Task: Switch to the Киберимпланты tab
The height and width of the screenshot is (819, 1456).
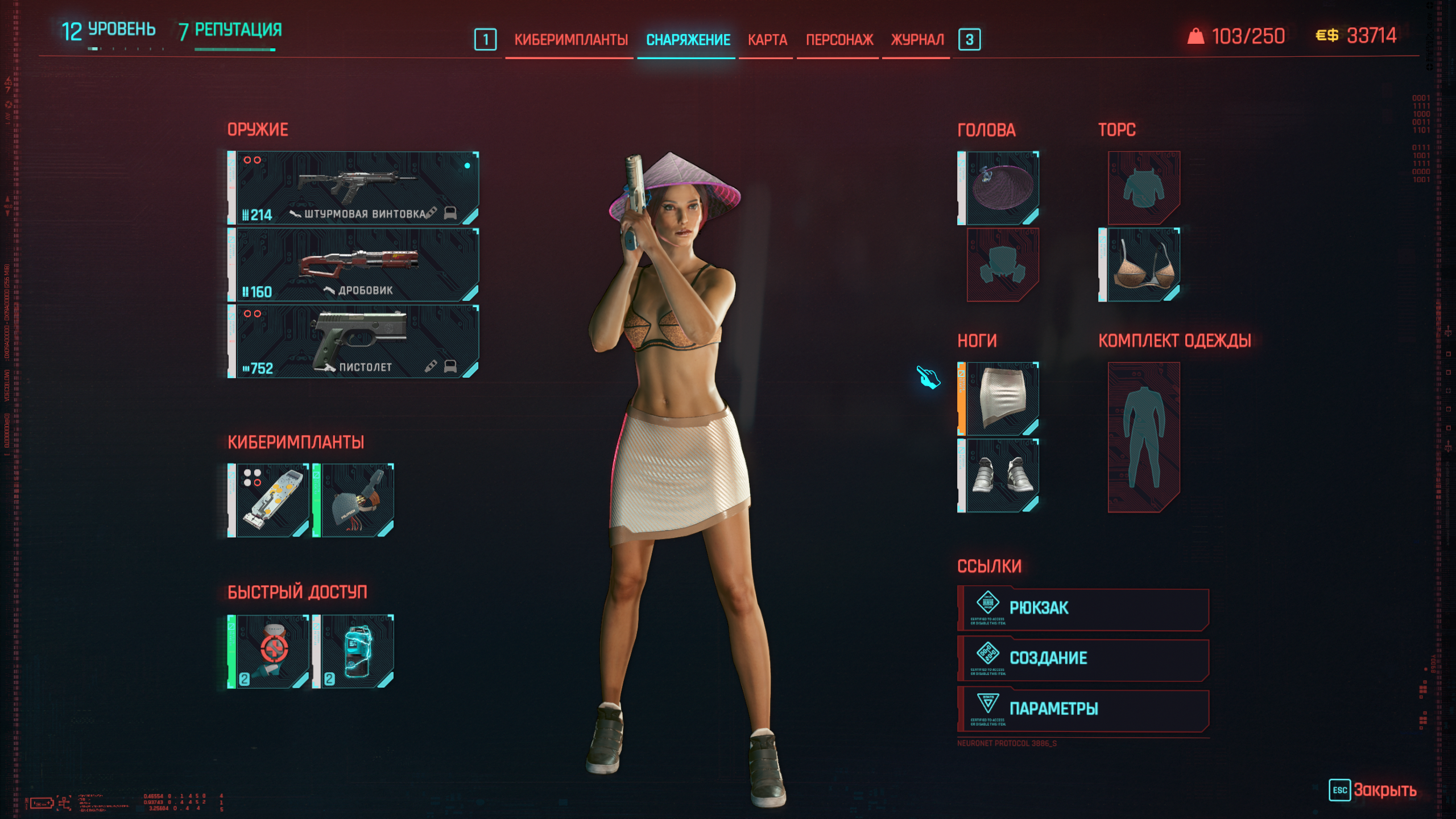Action: [570, 40]
